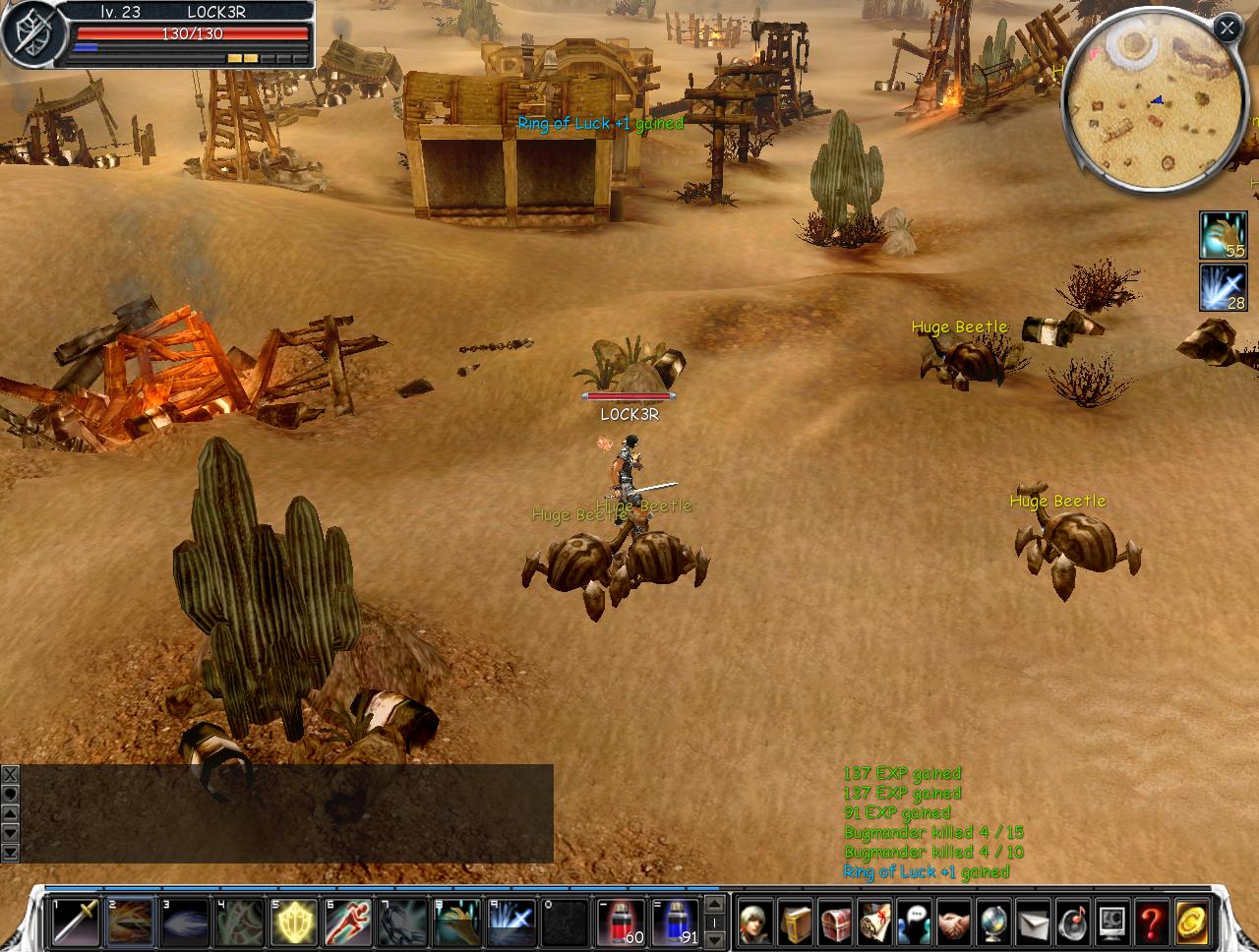Click the glowing hand buff icon

click(x=1223, y=235)
